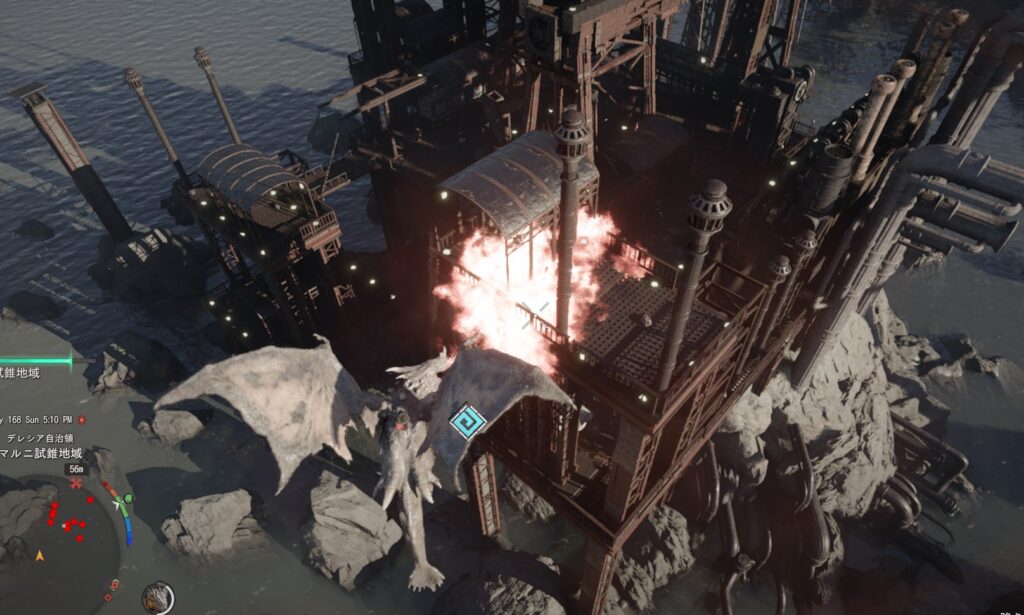Click the yellow arrow marker on the minimap
1024x615 pixels.
pyautogui.click(x=40, y=555)
